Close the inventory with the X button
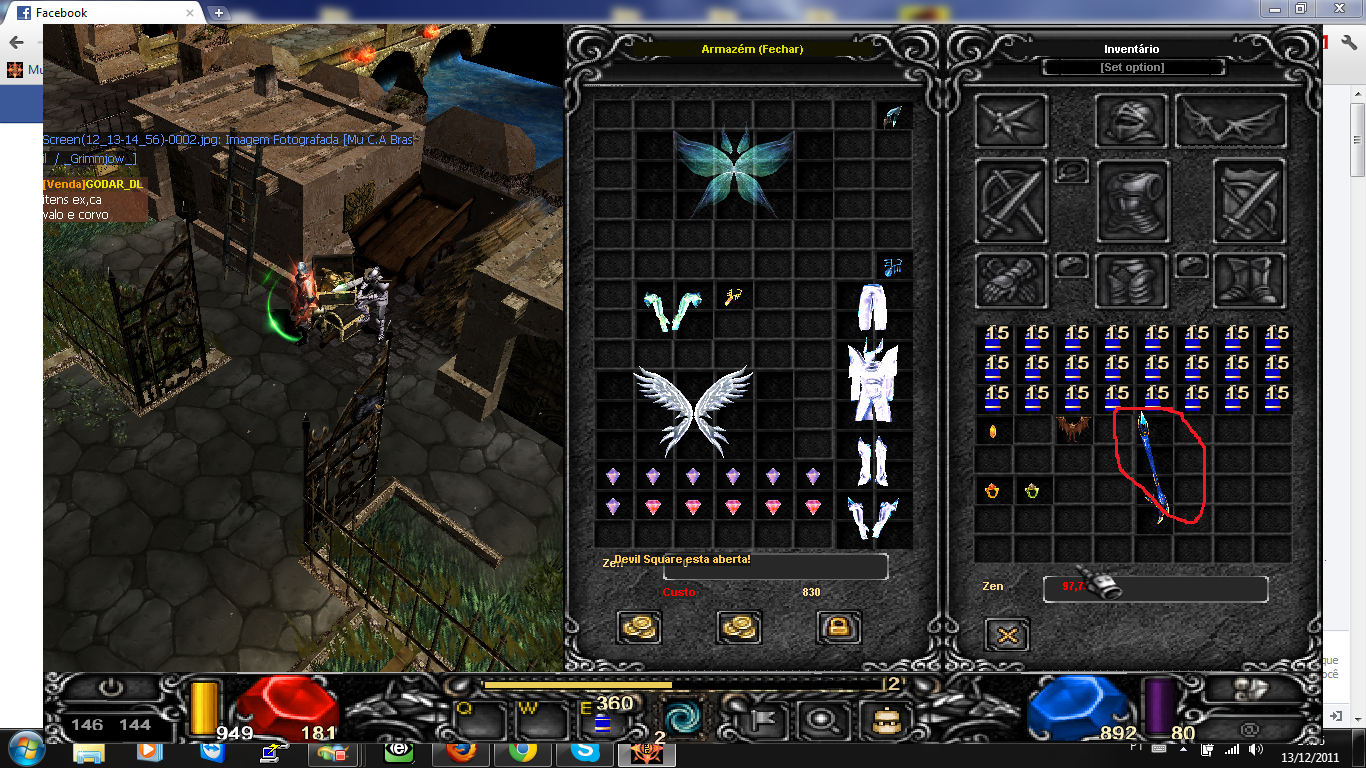 [1007, 634]
